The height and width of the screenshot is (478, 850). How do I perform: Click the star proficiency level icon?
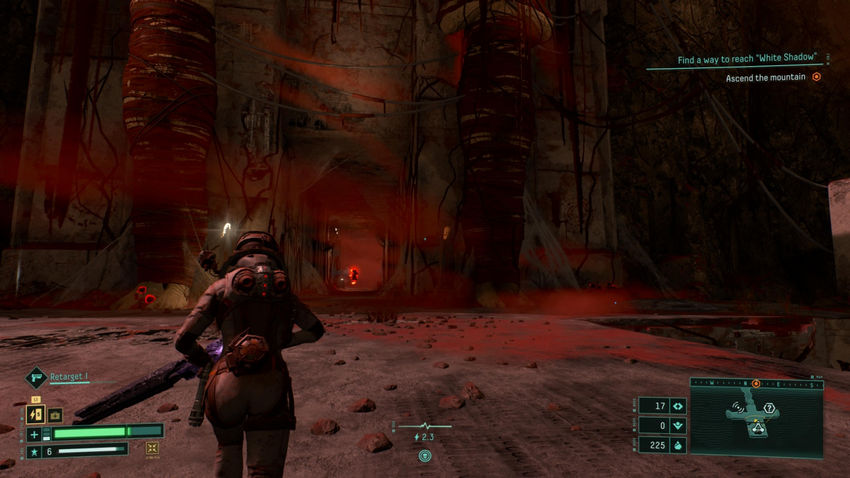point(35,451)
